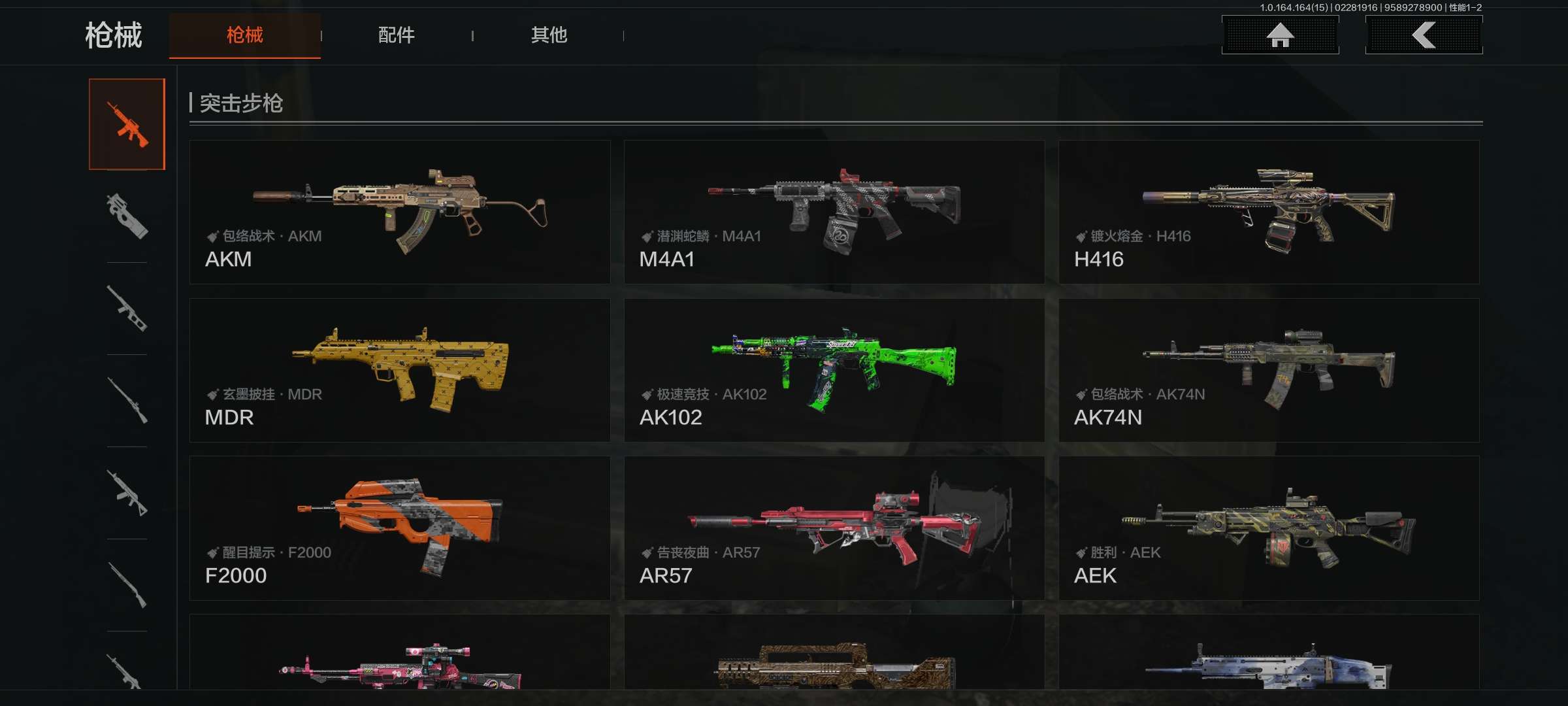Image resolution: width=1568 pixels, height=706 pixels.
Task: Pick the green AK102 rifle
Action: 834,370
